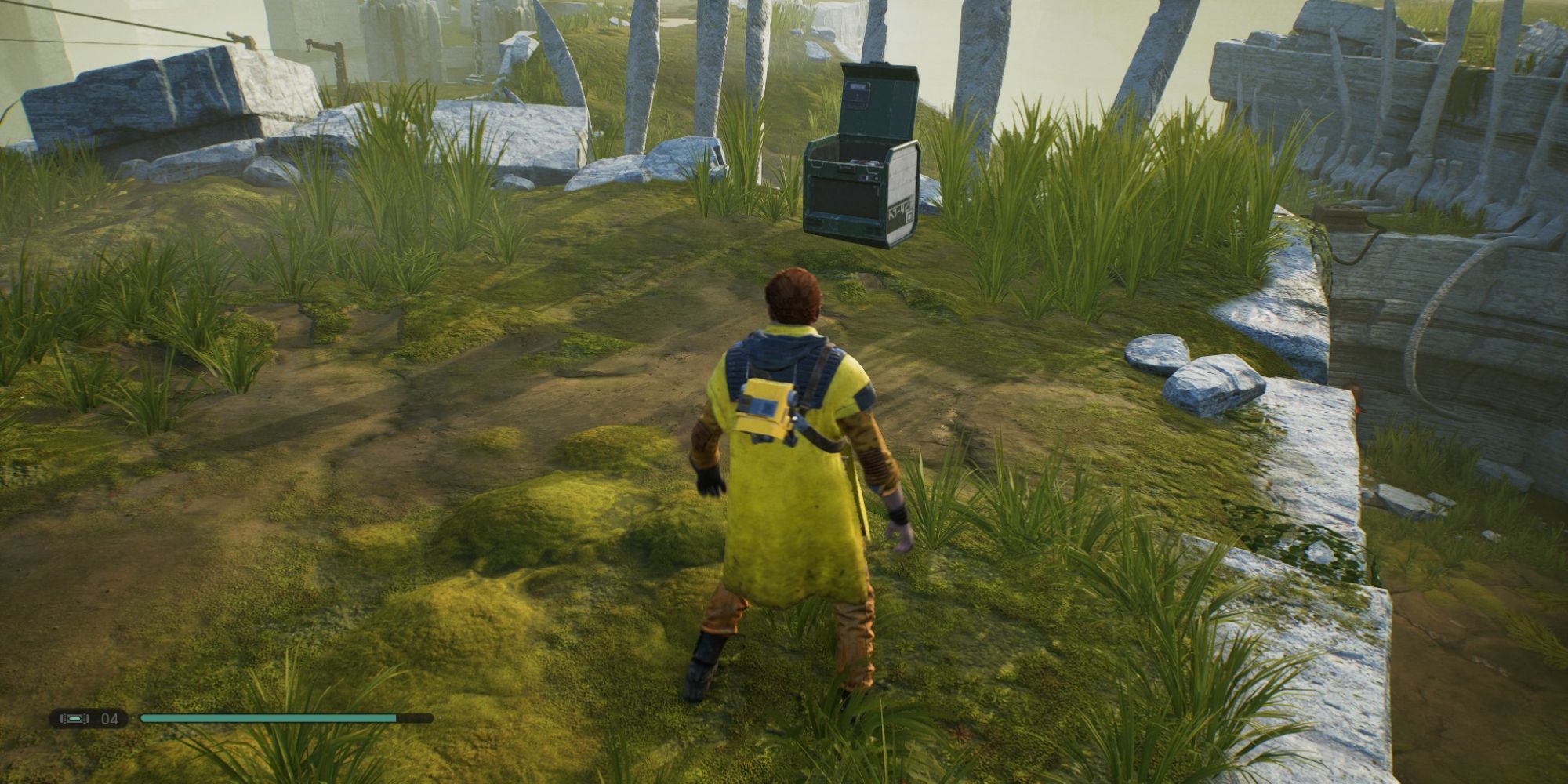Viewport: 1568px width, 784px height.
Task: Click the small display panel inside the chest lid
Action: 857,95
